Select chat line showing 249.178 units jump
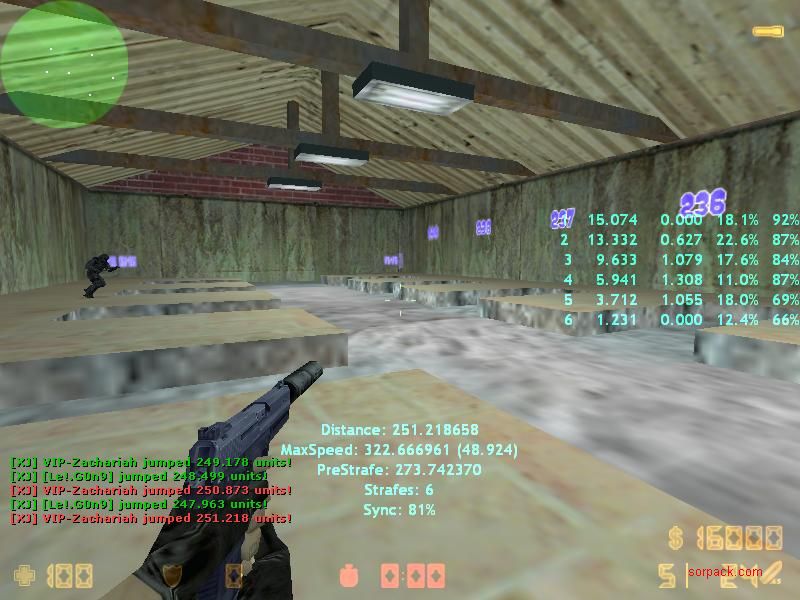The image size is (800, 600). (151, 462)
